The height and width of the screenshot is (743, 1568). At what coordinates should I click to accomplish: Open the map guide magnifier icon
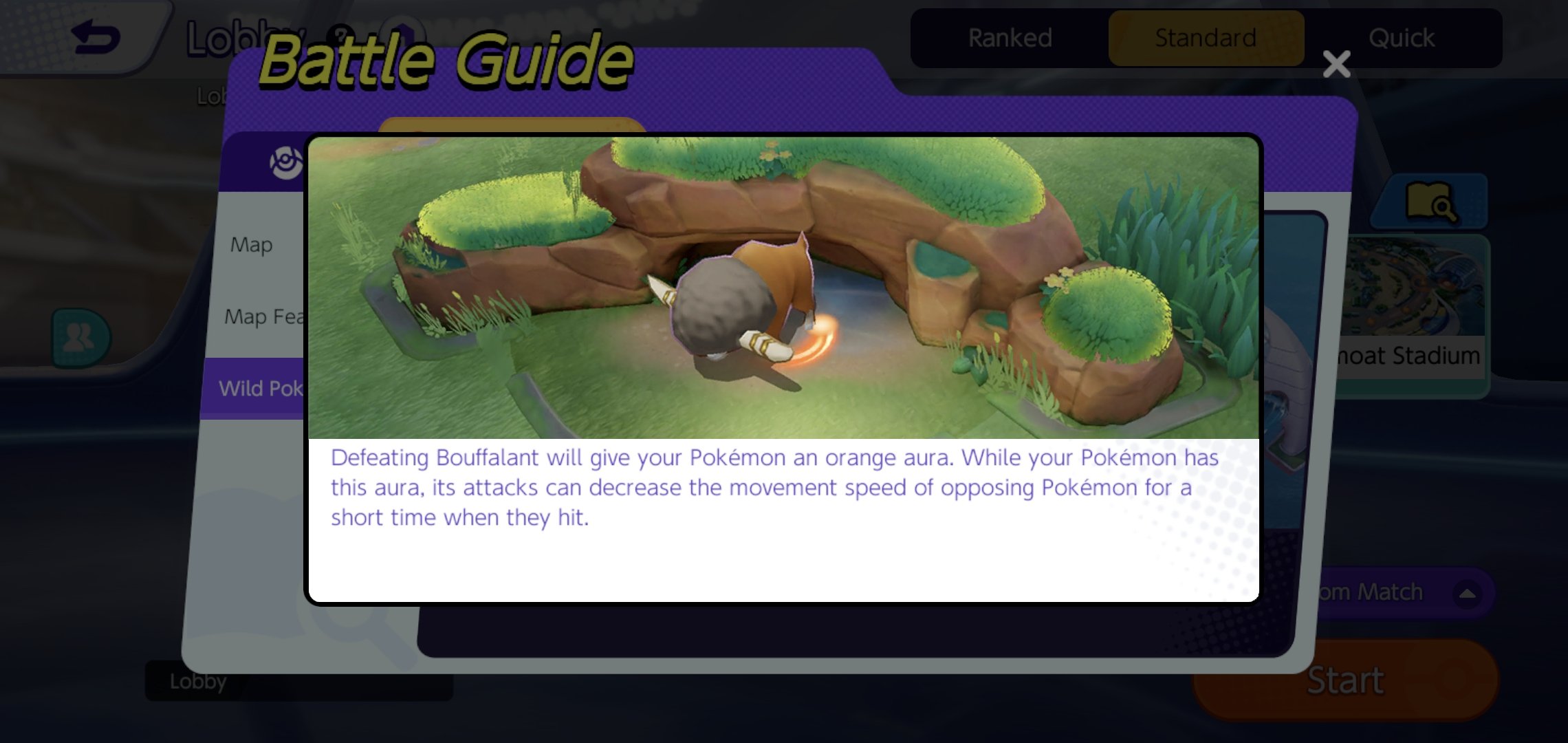point(1430,202)
